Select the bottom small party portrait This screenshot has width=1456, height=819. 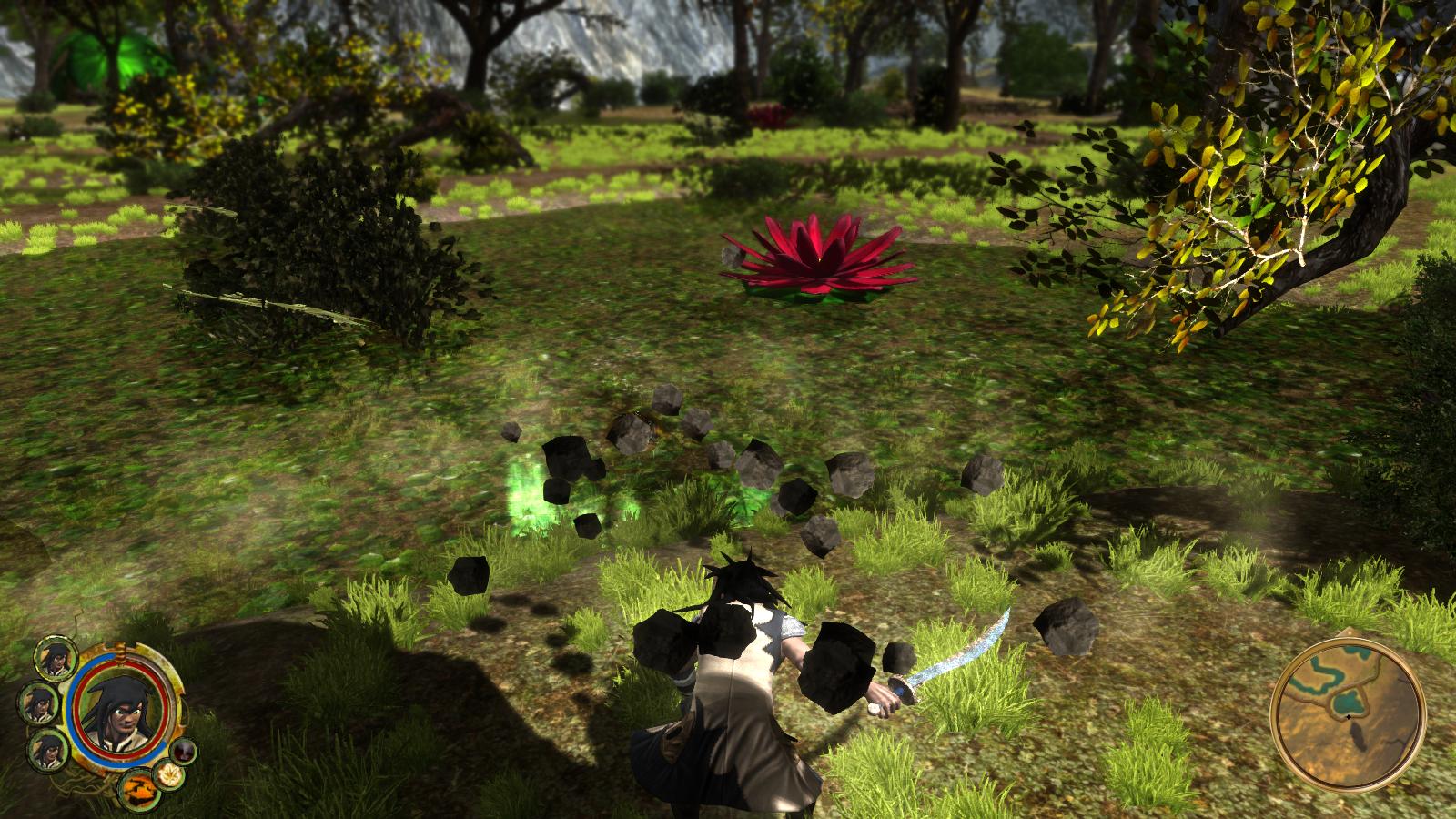pos(47,750)
